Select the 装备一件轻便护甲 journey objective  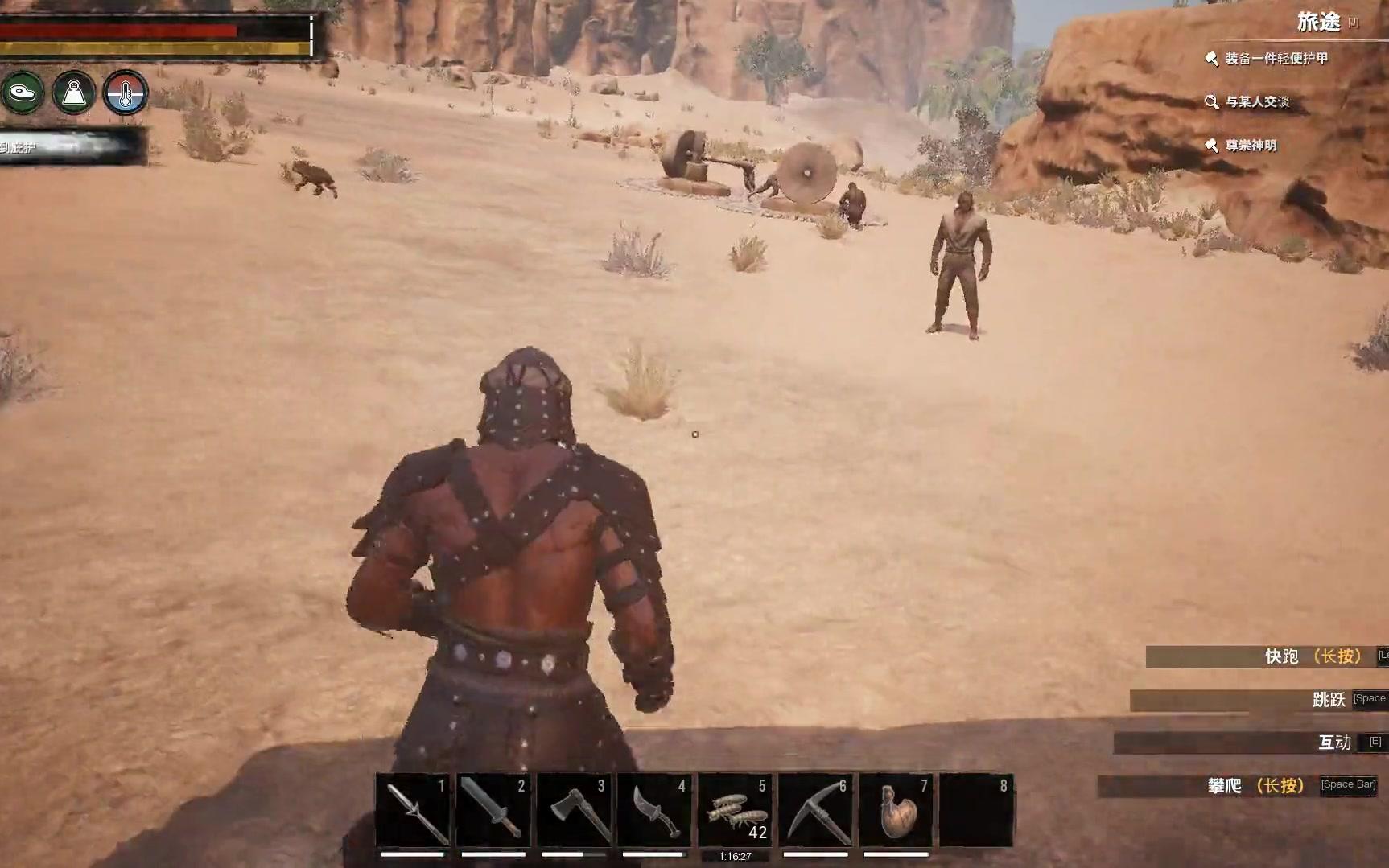tap(1276, 59)
